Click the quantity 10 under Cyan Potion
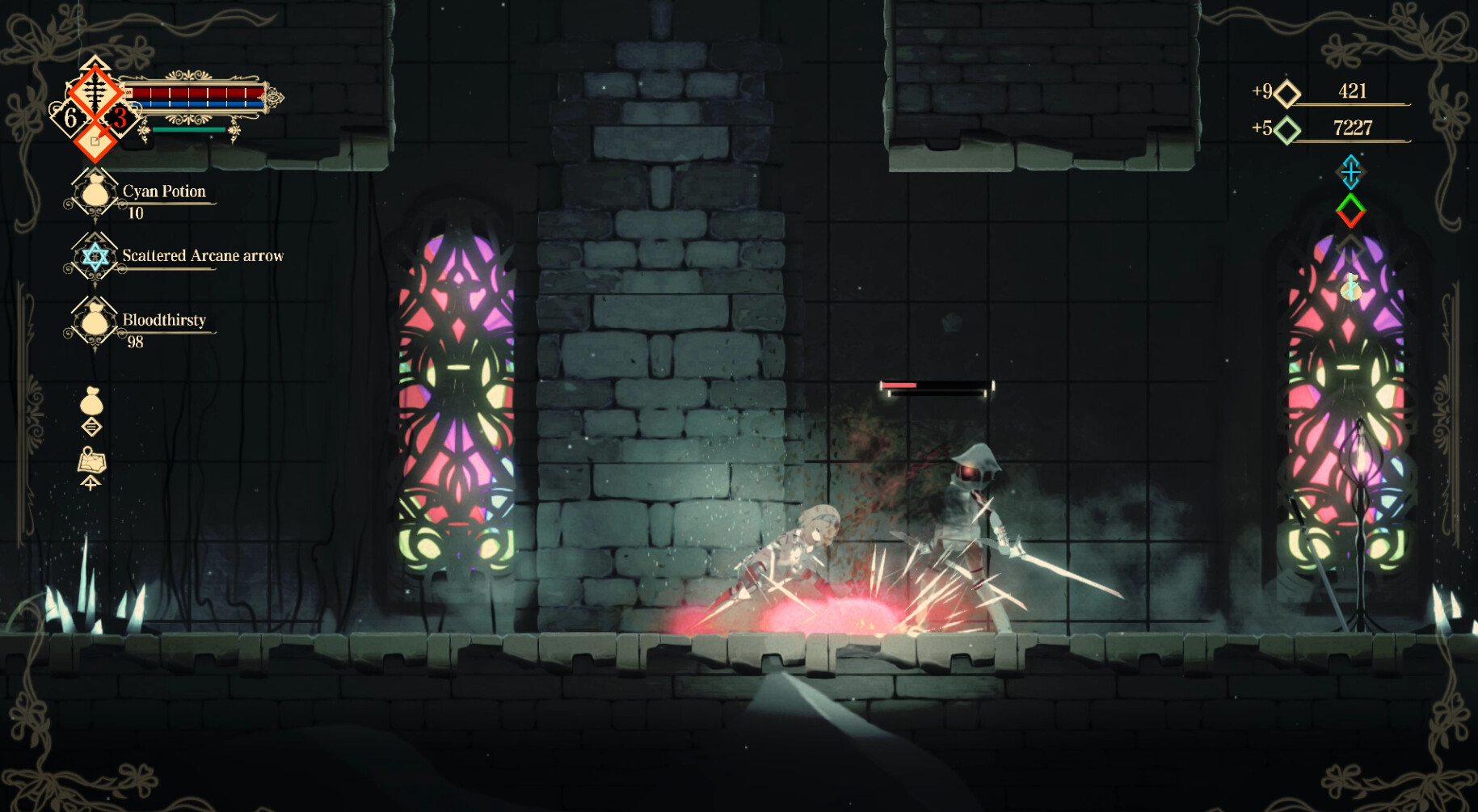1478x812 pixels. [x=137, y=213]
